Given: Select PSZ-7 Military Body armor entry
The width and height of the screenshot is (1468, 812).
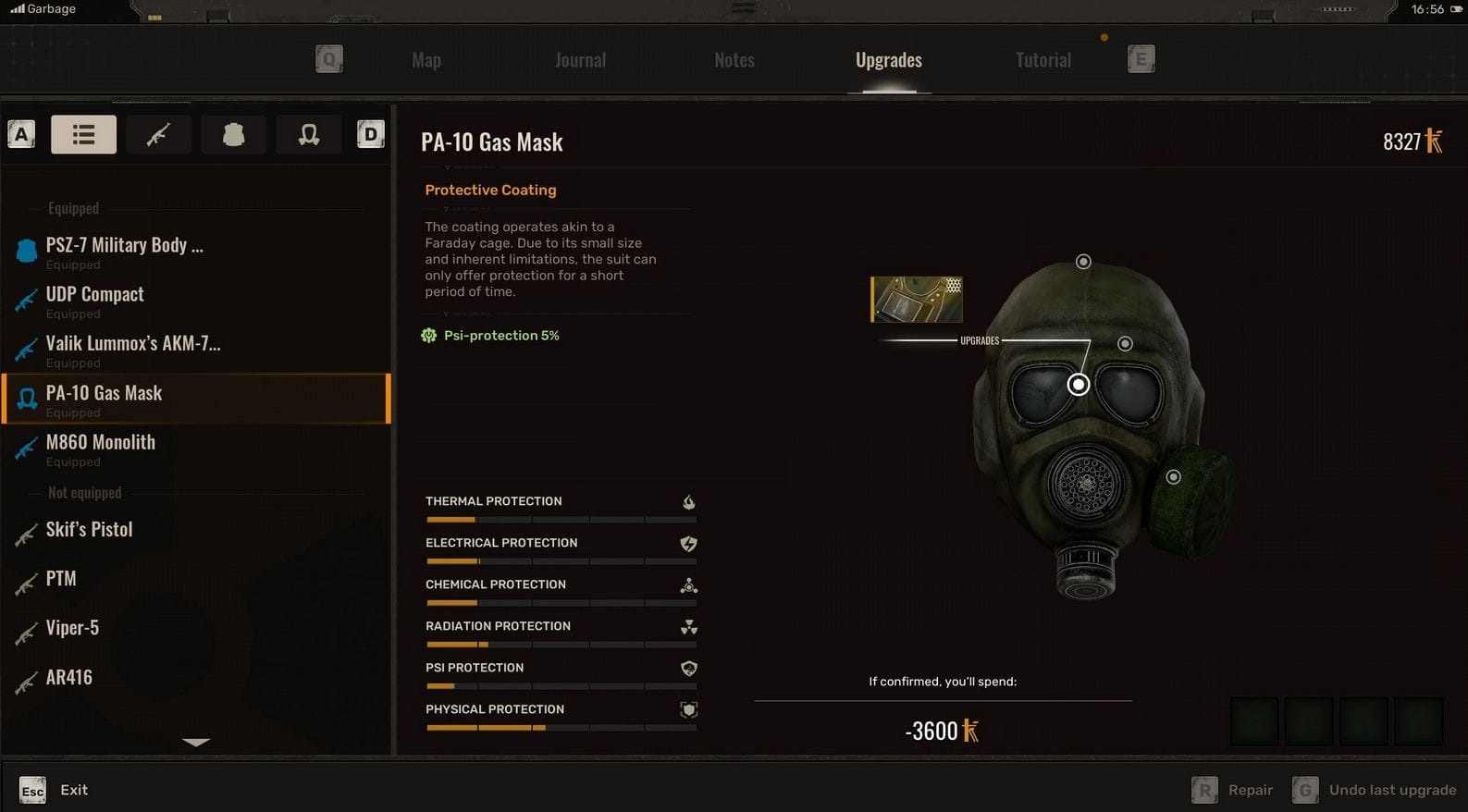Looking at the screenshot, I should tap(124, 246).
